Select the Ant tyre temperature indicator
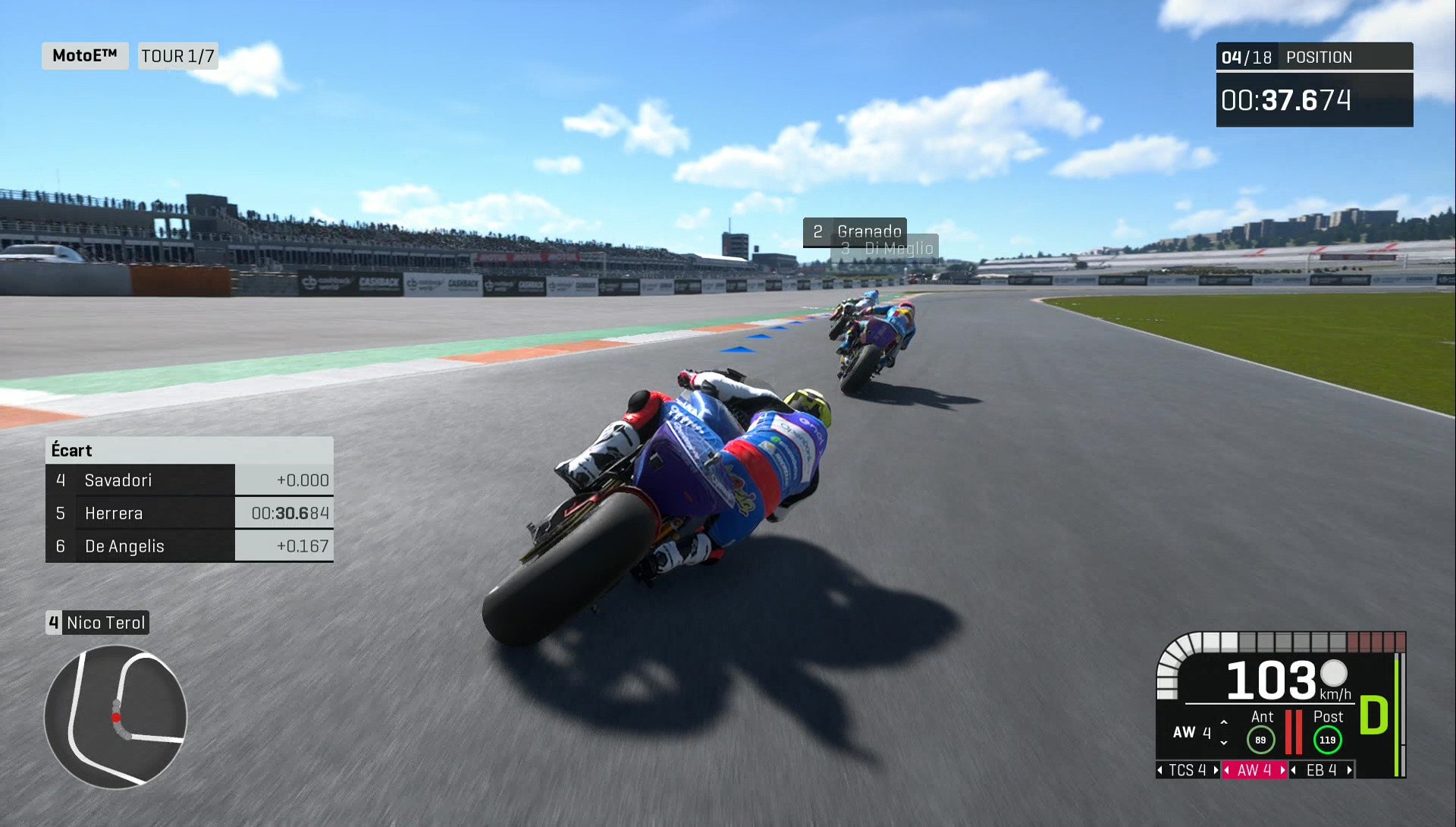Image resolution: width=1456 pixels, height=827 pixels. [1262, 738]
